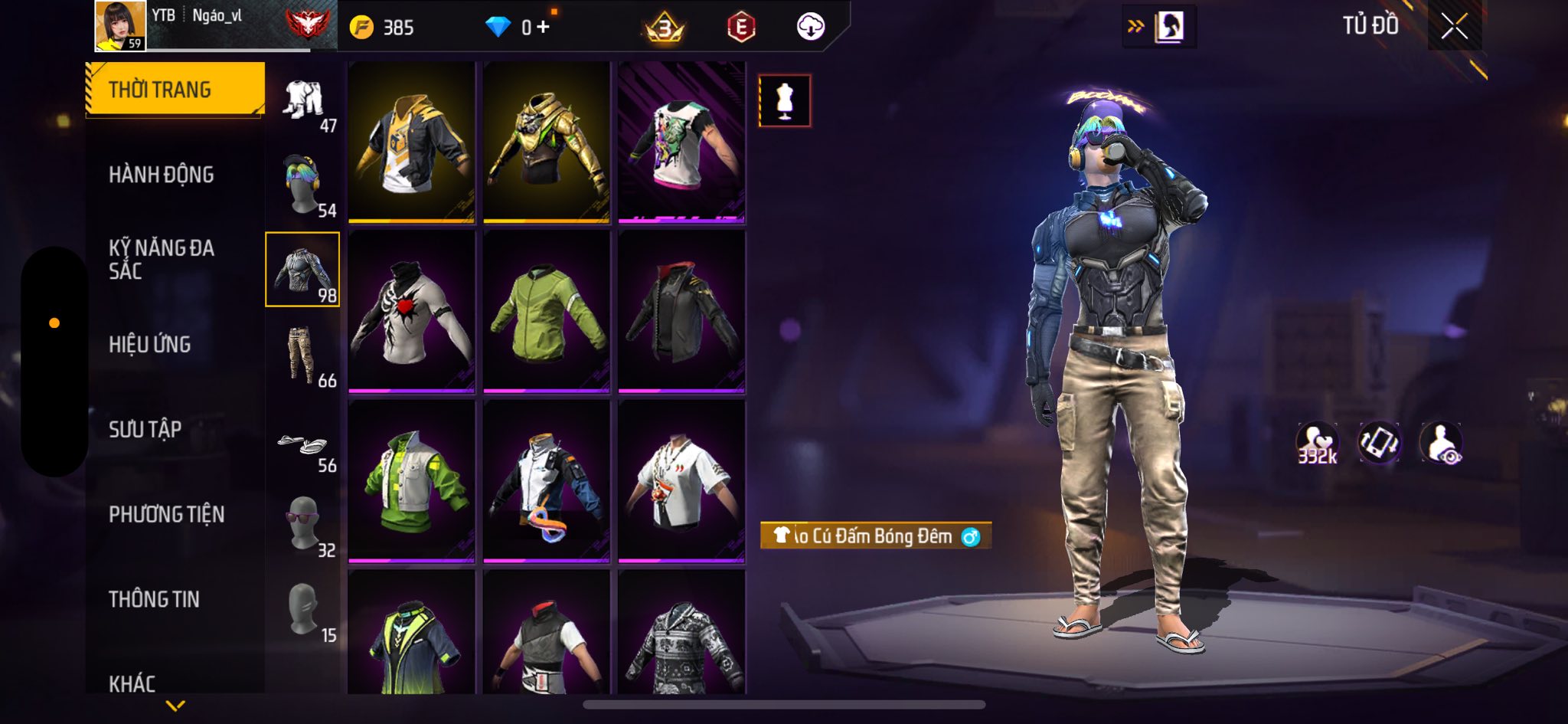The image size is (1568, 724).
Task: Open the player profile avatar
Action: click(120, 25)
